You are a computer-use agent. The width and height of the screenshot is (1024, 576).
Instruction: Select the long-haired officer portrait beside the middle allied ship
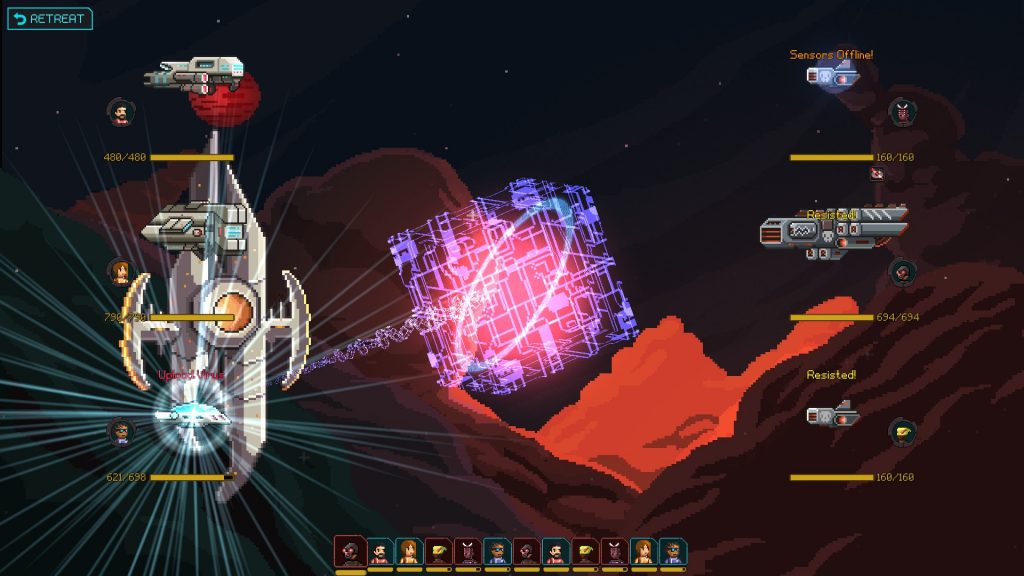[120, 271]
